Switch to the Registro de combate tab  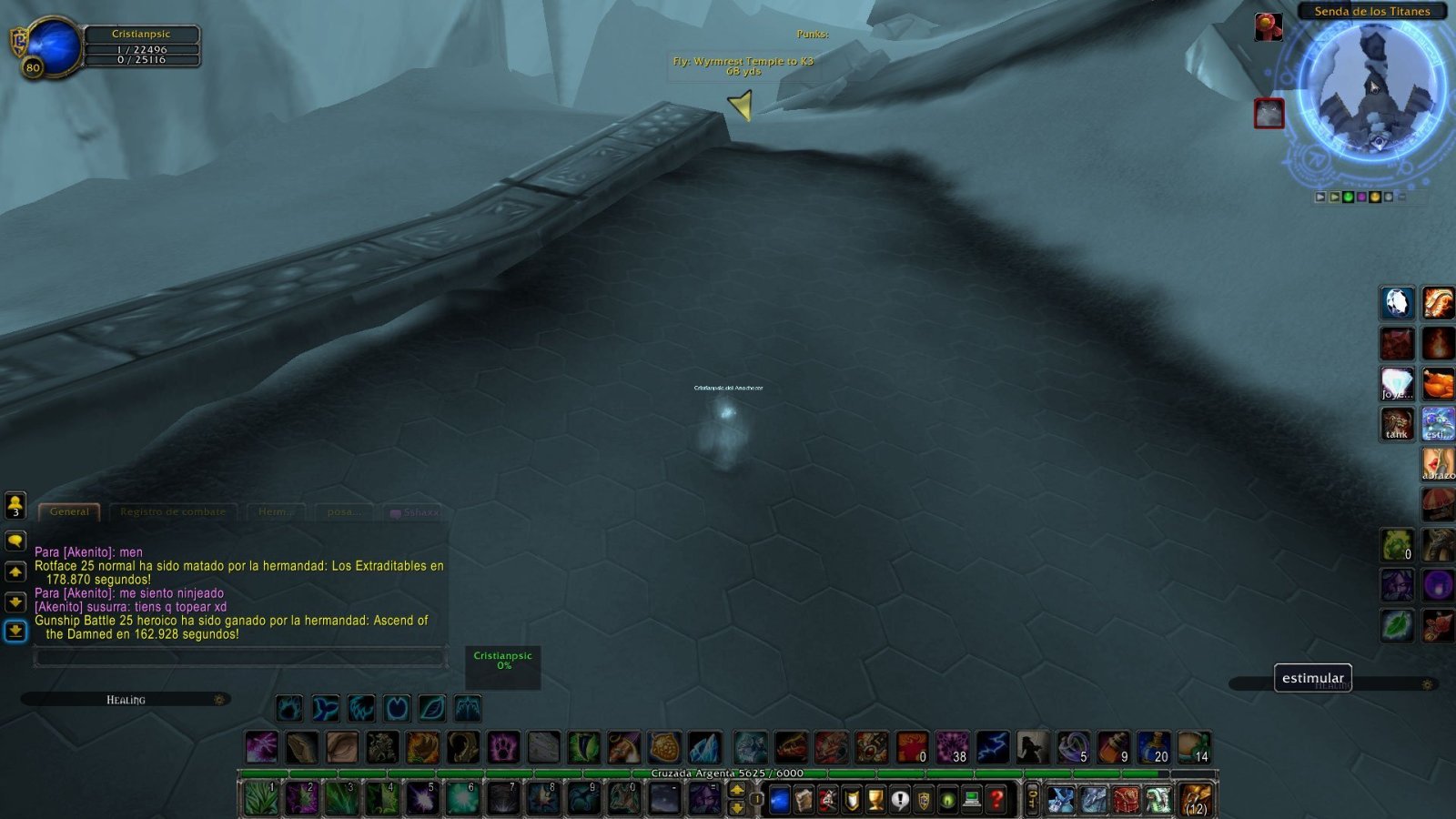[x=172, y=511]
